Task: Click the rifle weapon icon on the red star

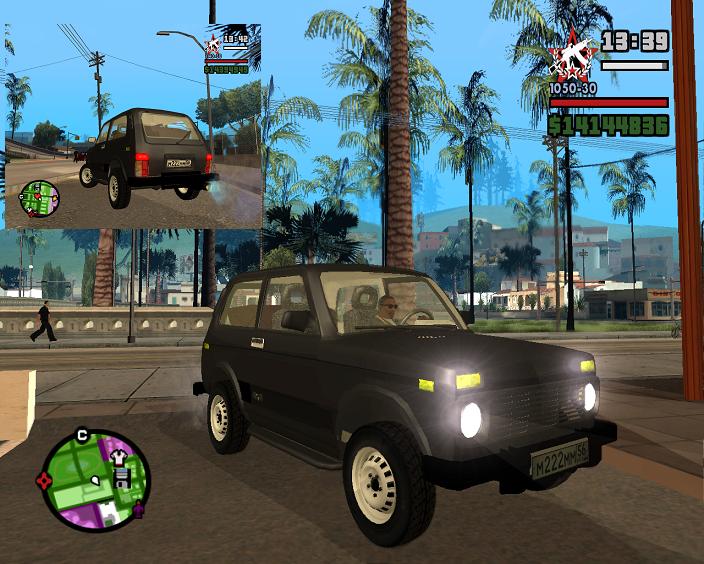Action: pyautogui.click(x=573, y=55)
